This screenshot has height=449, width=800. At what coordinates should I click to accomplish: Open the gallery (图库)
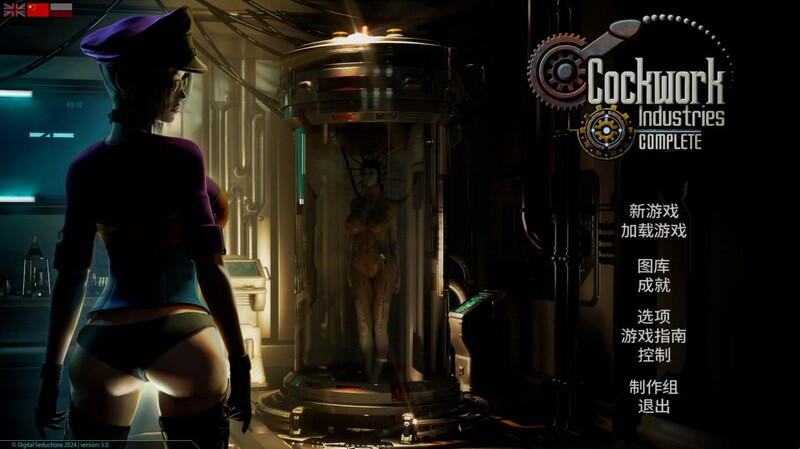pyautogui.click(x=653, y=266)
